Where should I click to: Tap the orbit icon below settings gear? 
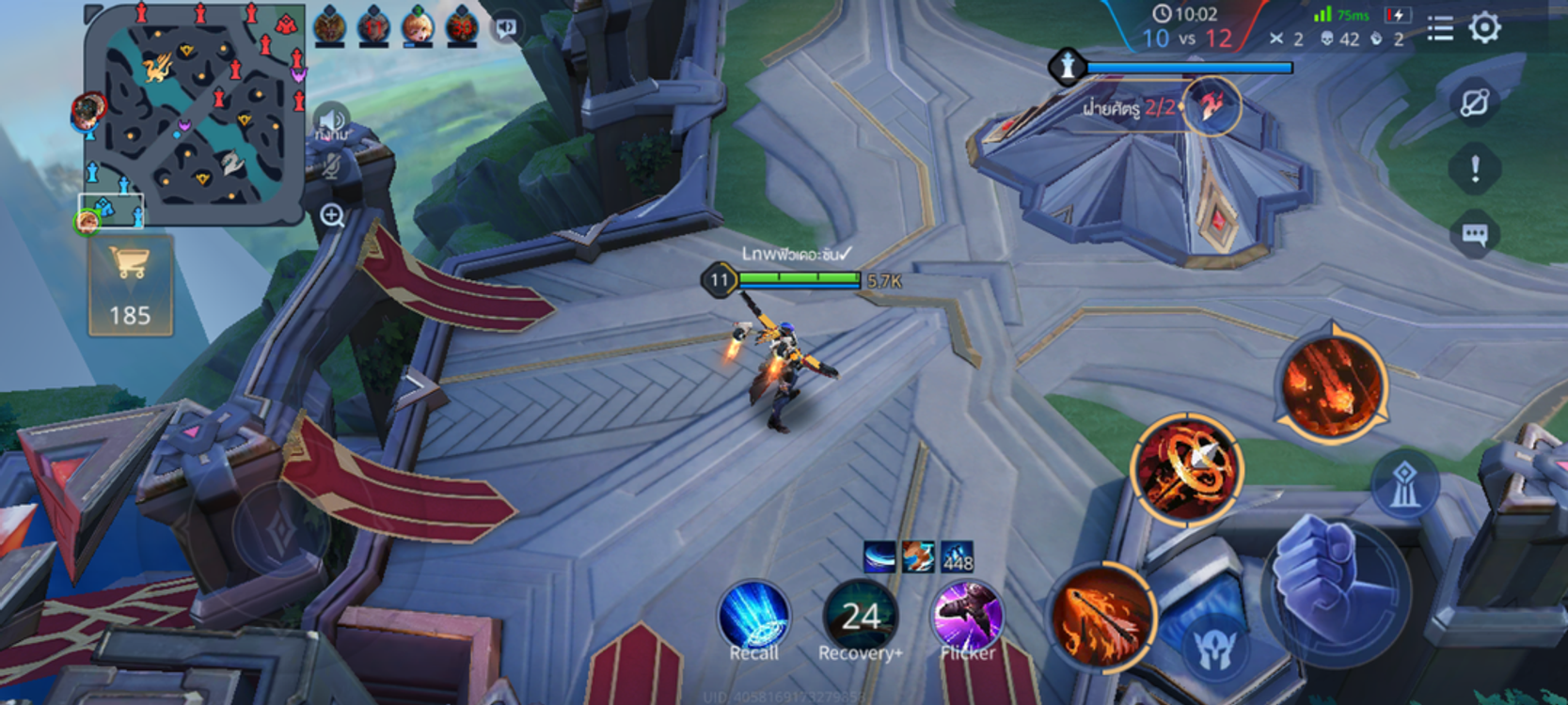(1474, 102)
